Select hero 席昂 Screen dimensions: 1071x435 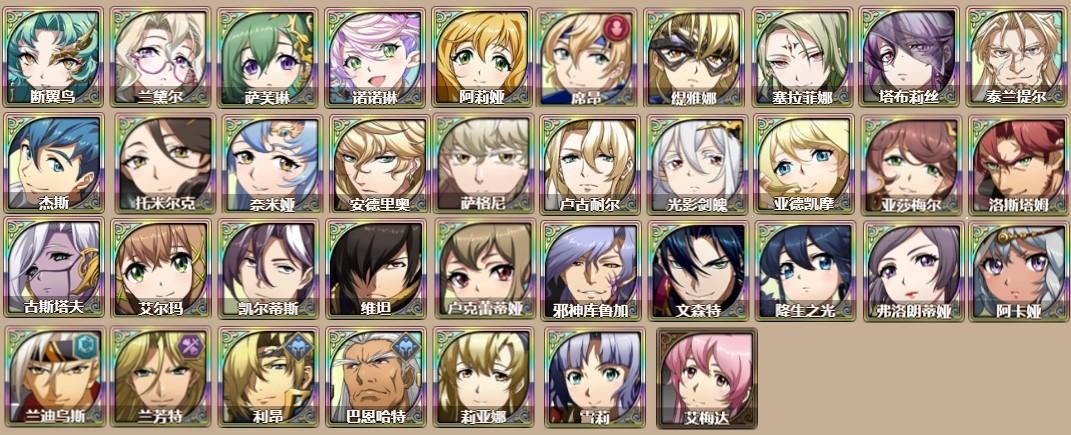click(589, 57)
